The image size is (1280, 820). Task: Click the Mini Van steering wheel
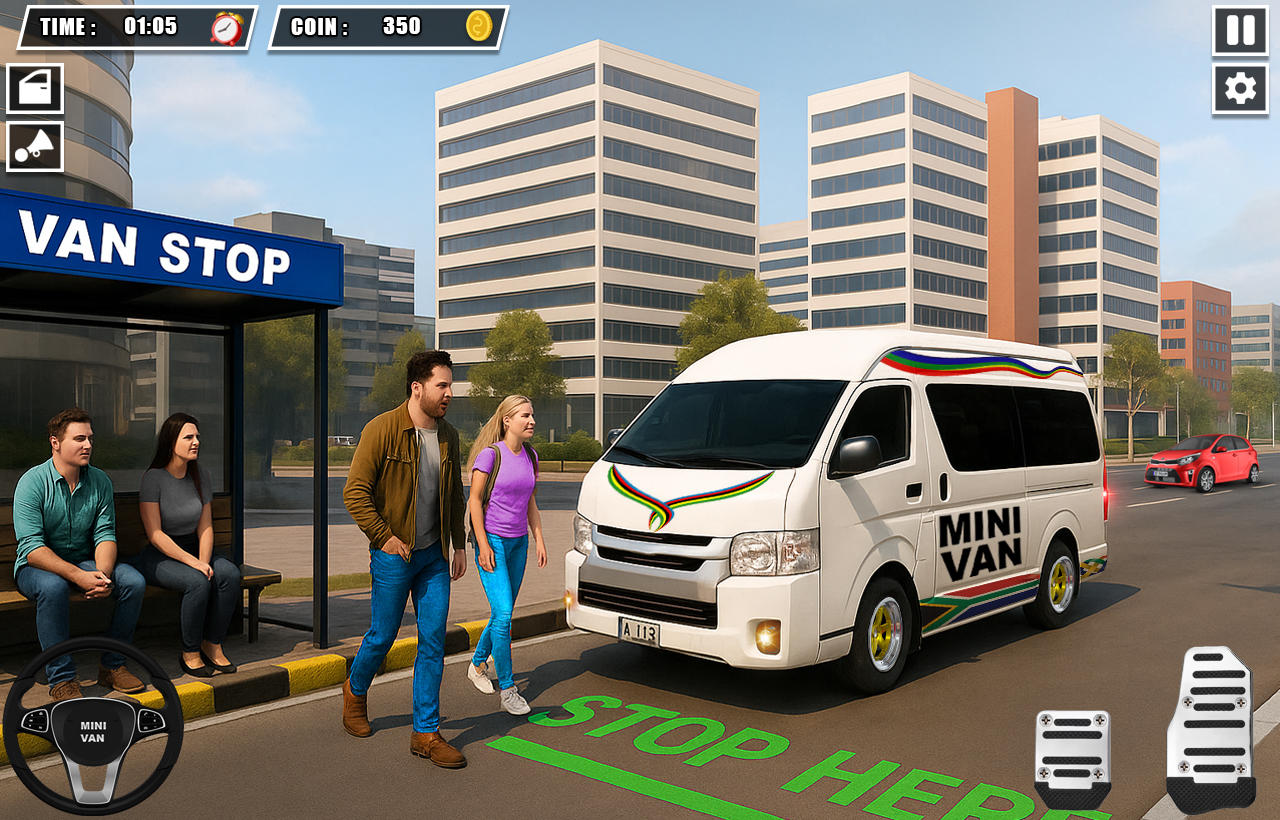point(92,725)
